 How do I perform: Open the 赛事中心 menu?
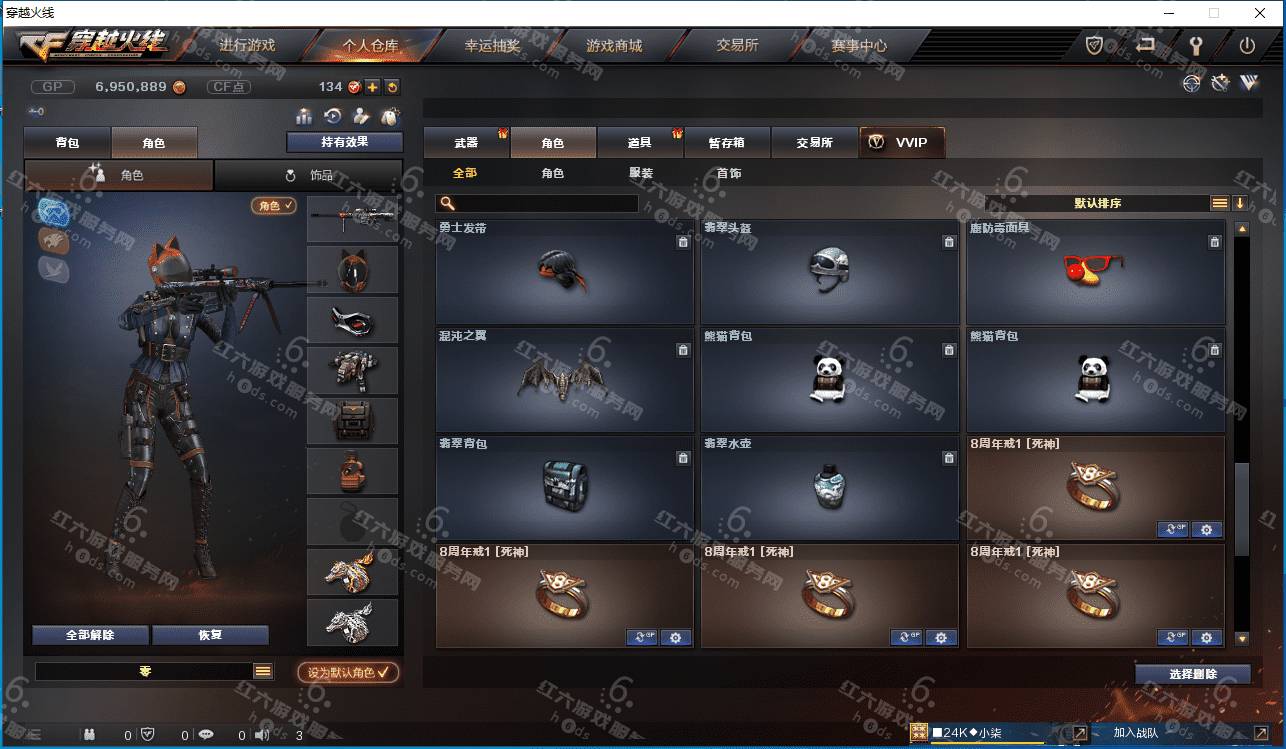858,46
